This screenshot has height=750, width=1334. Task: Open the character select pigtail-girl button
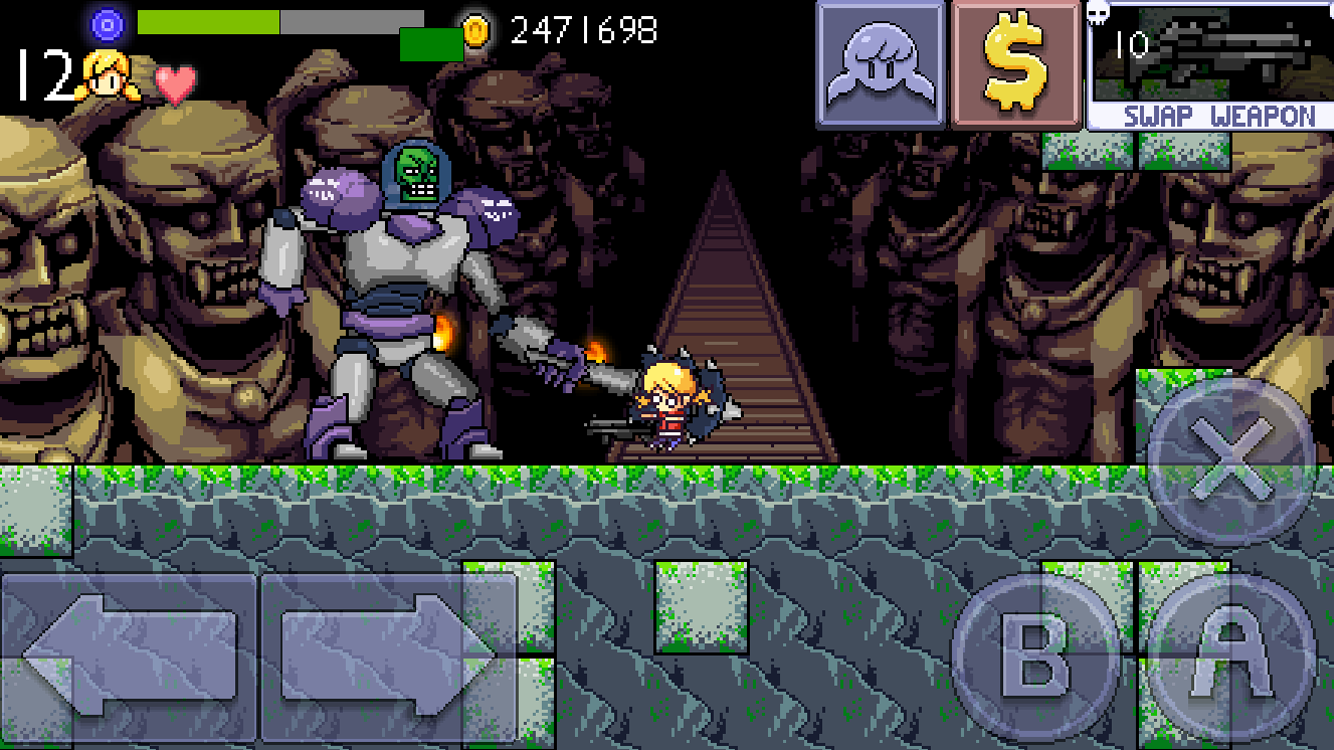pyautogui.click(x=881, y=66)
